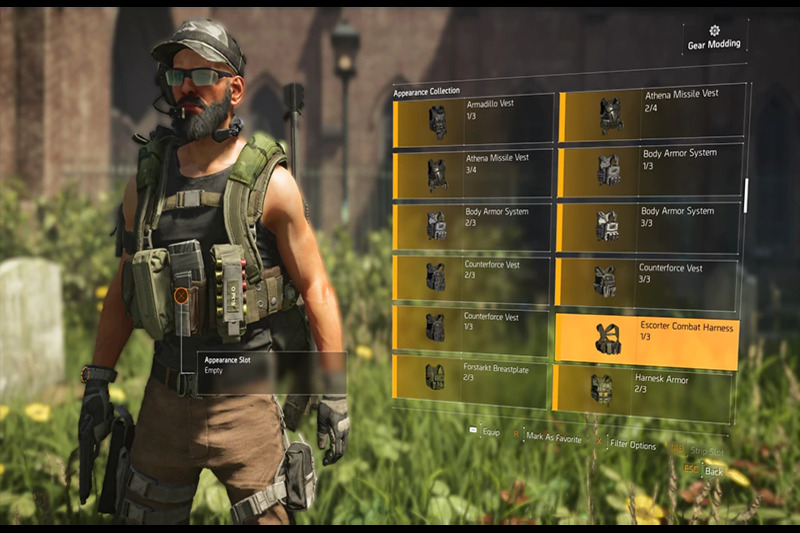Open the Gear Modding section

[713, 38]
